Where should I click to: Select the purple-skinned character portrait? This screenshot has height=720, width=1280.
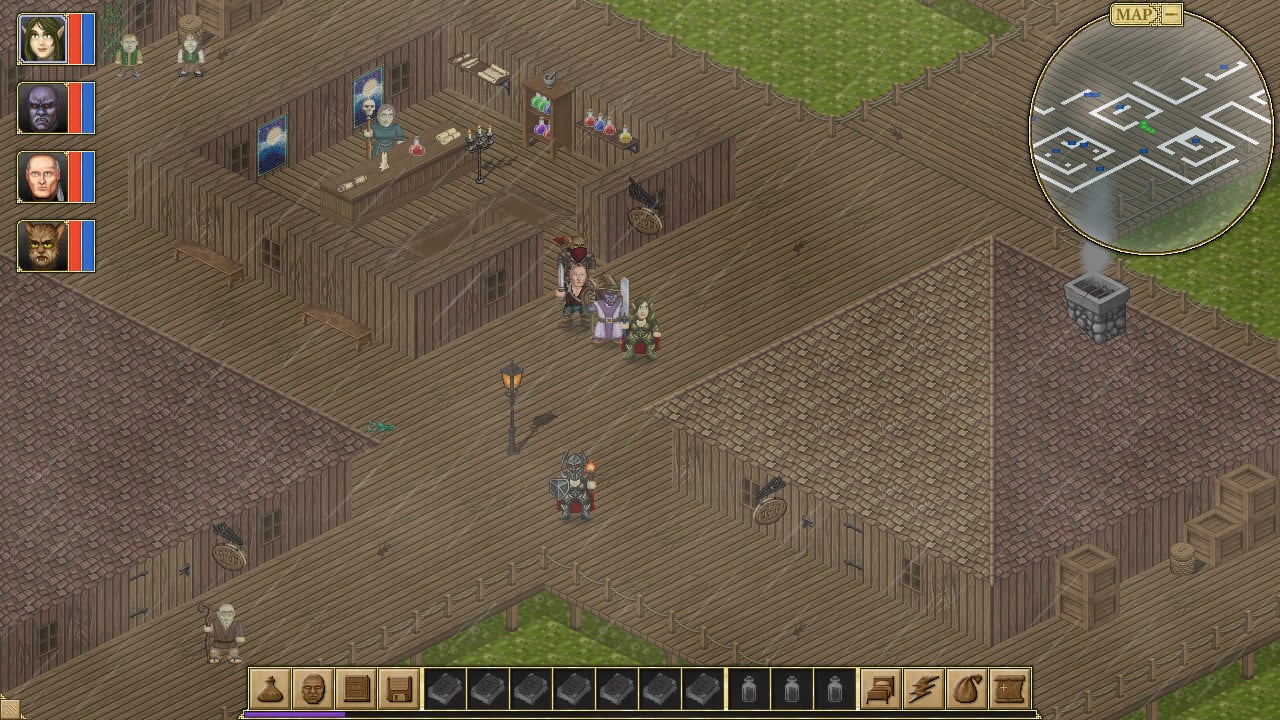coord(43,108)
